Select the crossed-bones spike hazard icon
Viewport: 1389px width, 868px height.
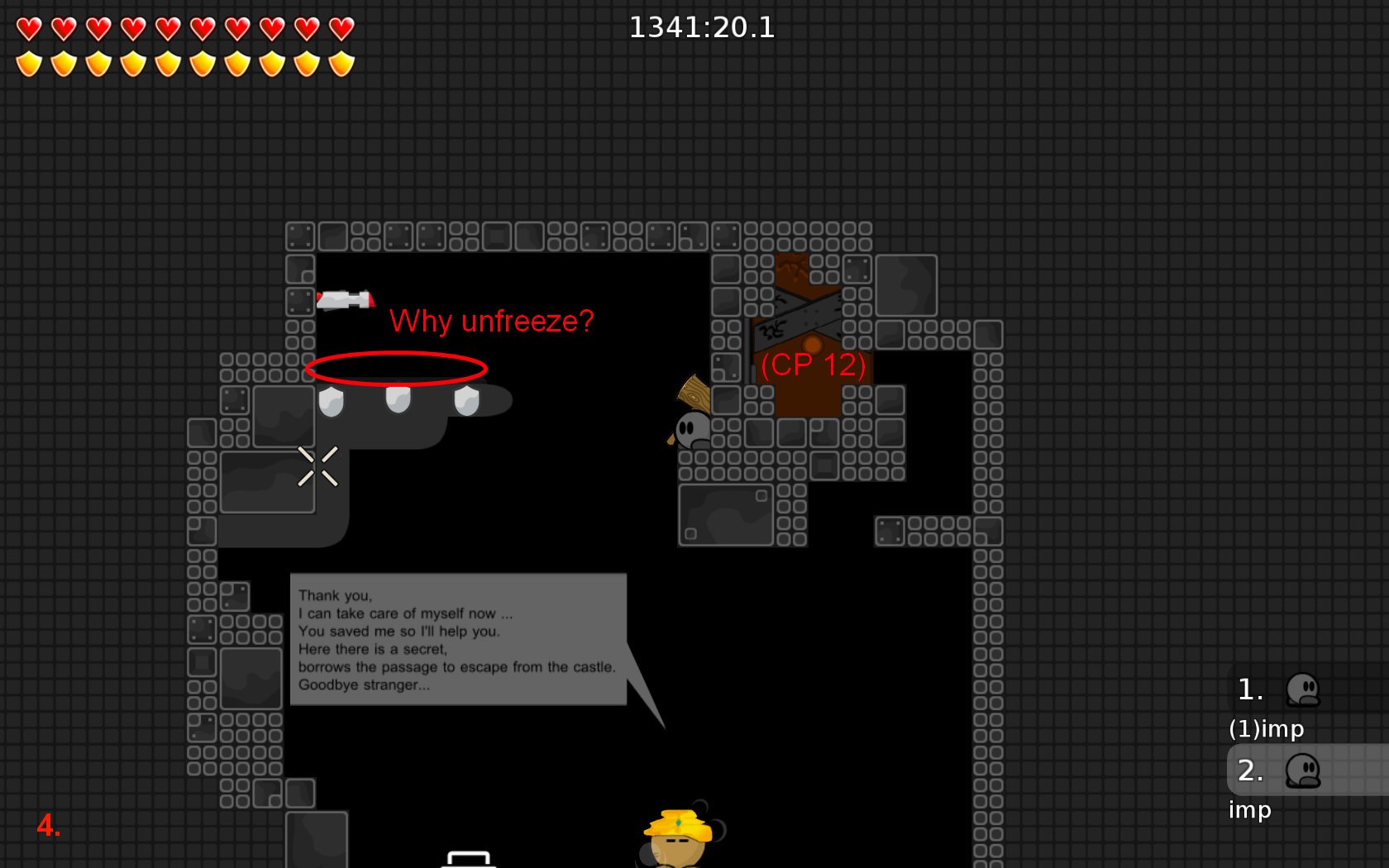point(319,466)
